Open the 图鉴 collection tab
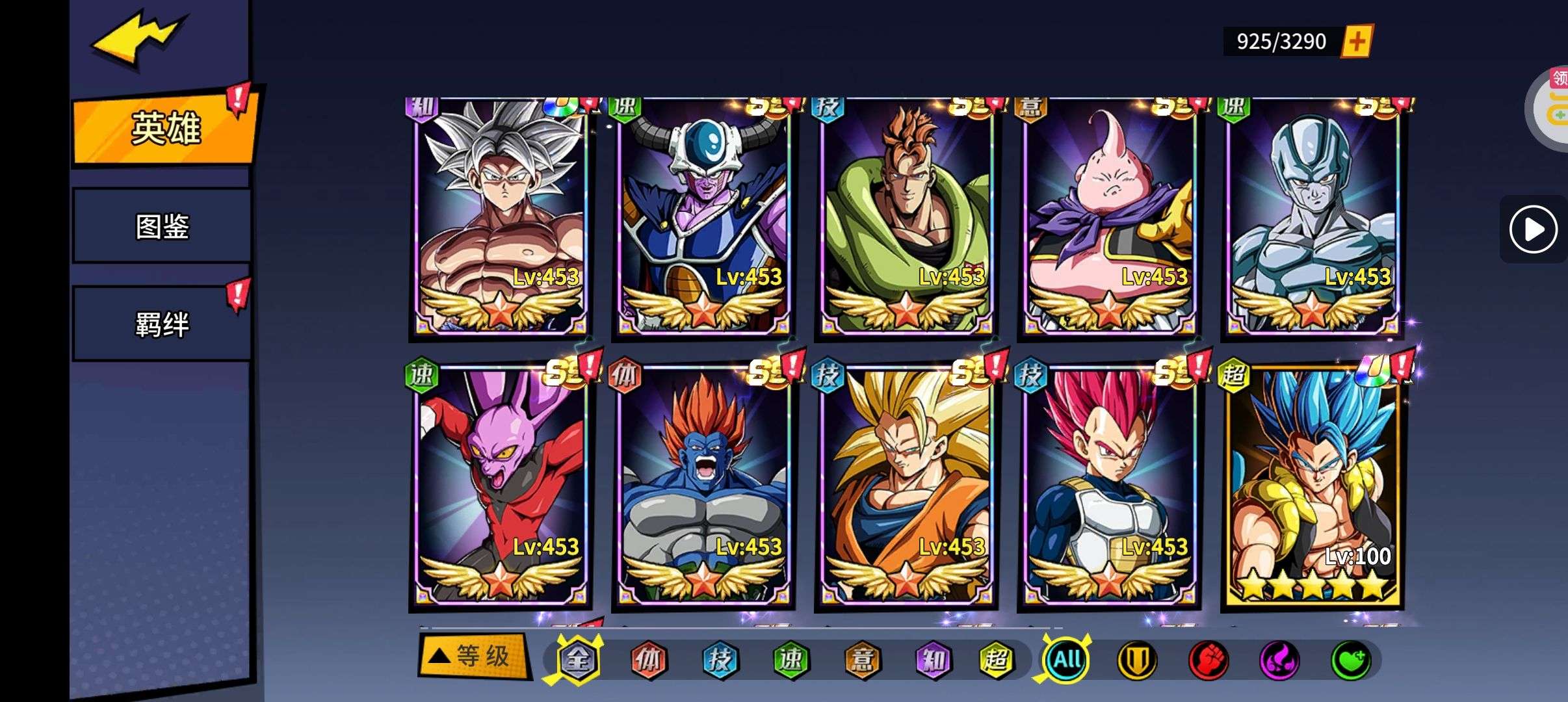The width and height of the screenshot is (1568, 702). tap(162, 226)
